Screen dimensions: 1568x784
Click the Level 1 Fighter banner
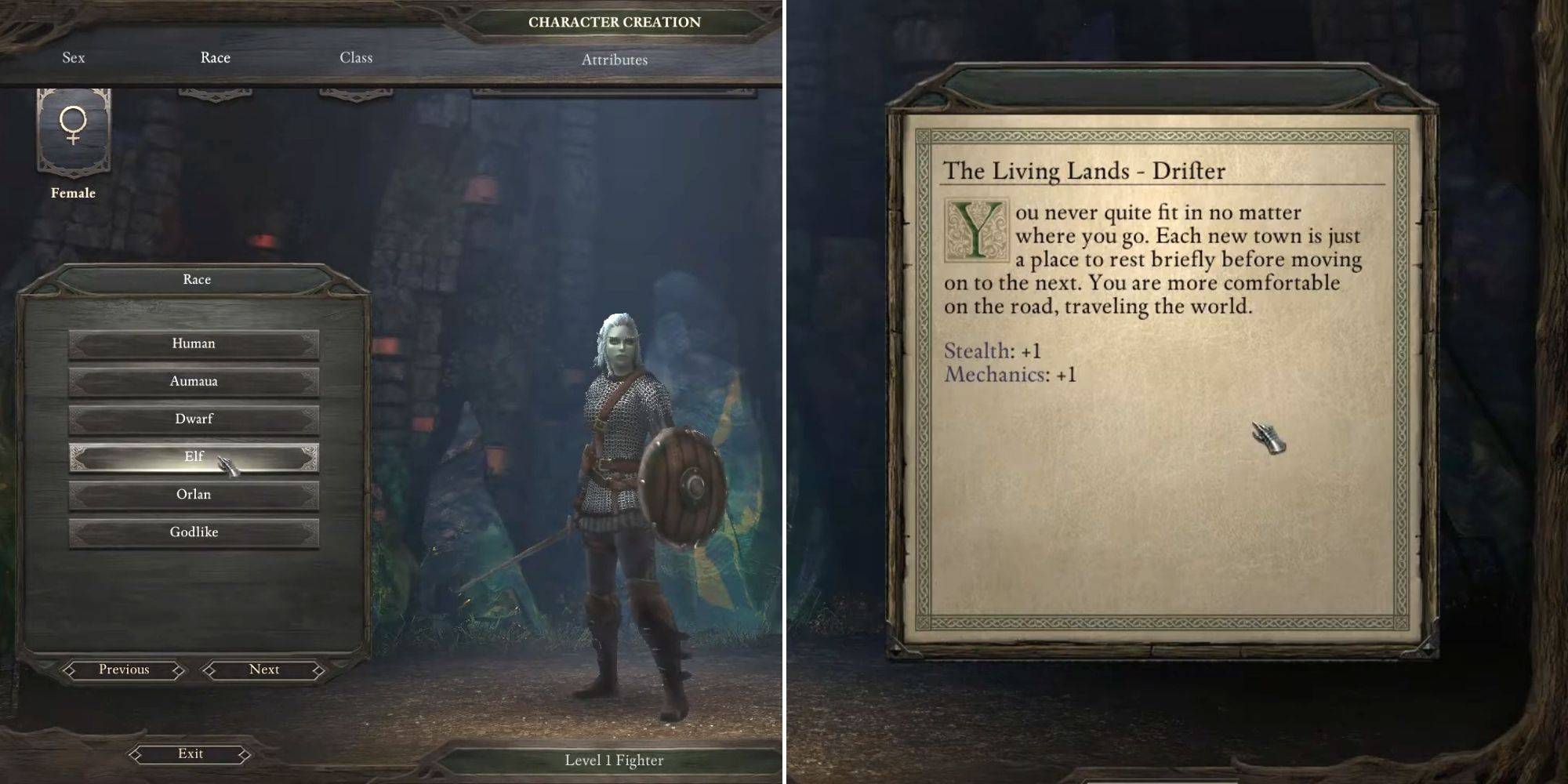pos(614,759)
